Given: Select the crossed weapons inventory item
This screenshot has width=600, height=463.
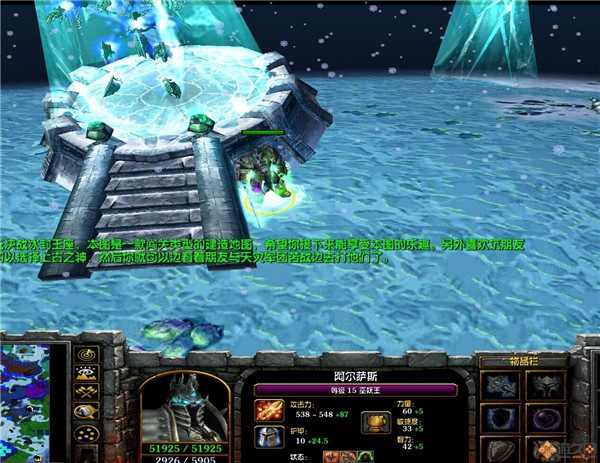Looking at the screenshot, I should point(498,386).
